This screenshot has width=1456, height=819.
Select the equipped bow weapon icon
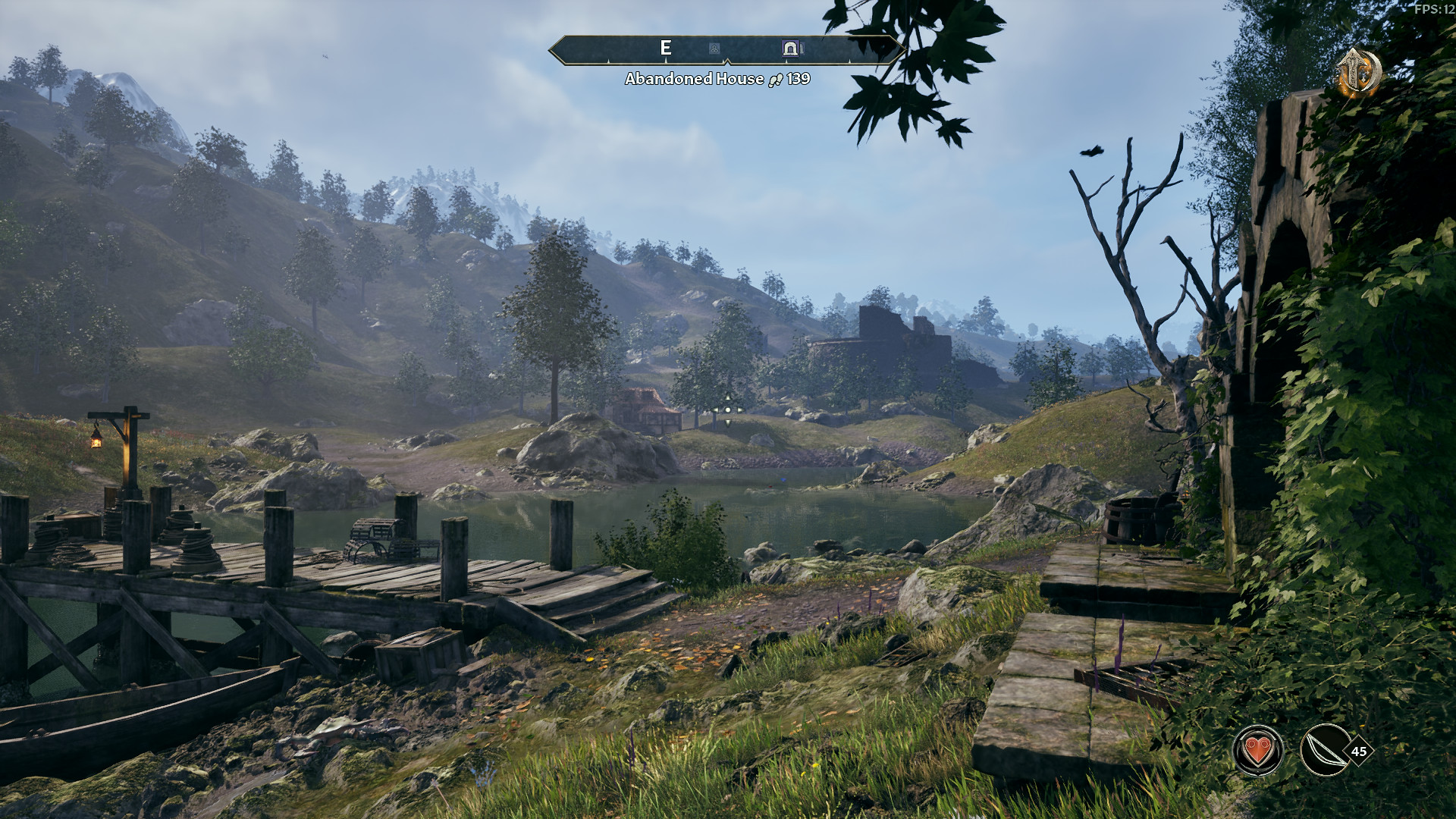pyautogui.click(x=1325, y=751)
